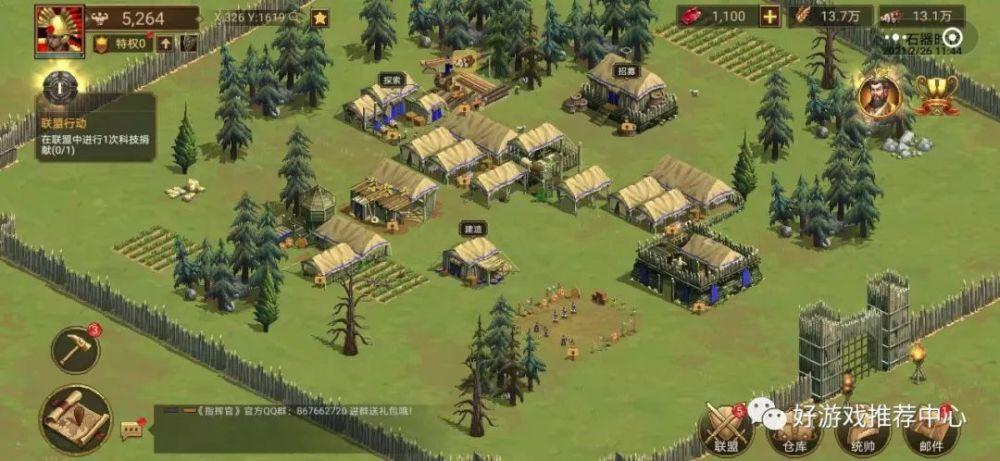Open the 特权 privilege panel
This screenshot has width=1000, height=461.
click(123, 43)
